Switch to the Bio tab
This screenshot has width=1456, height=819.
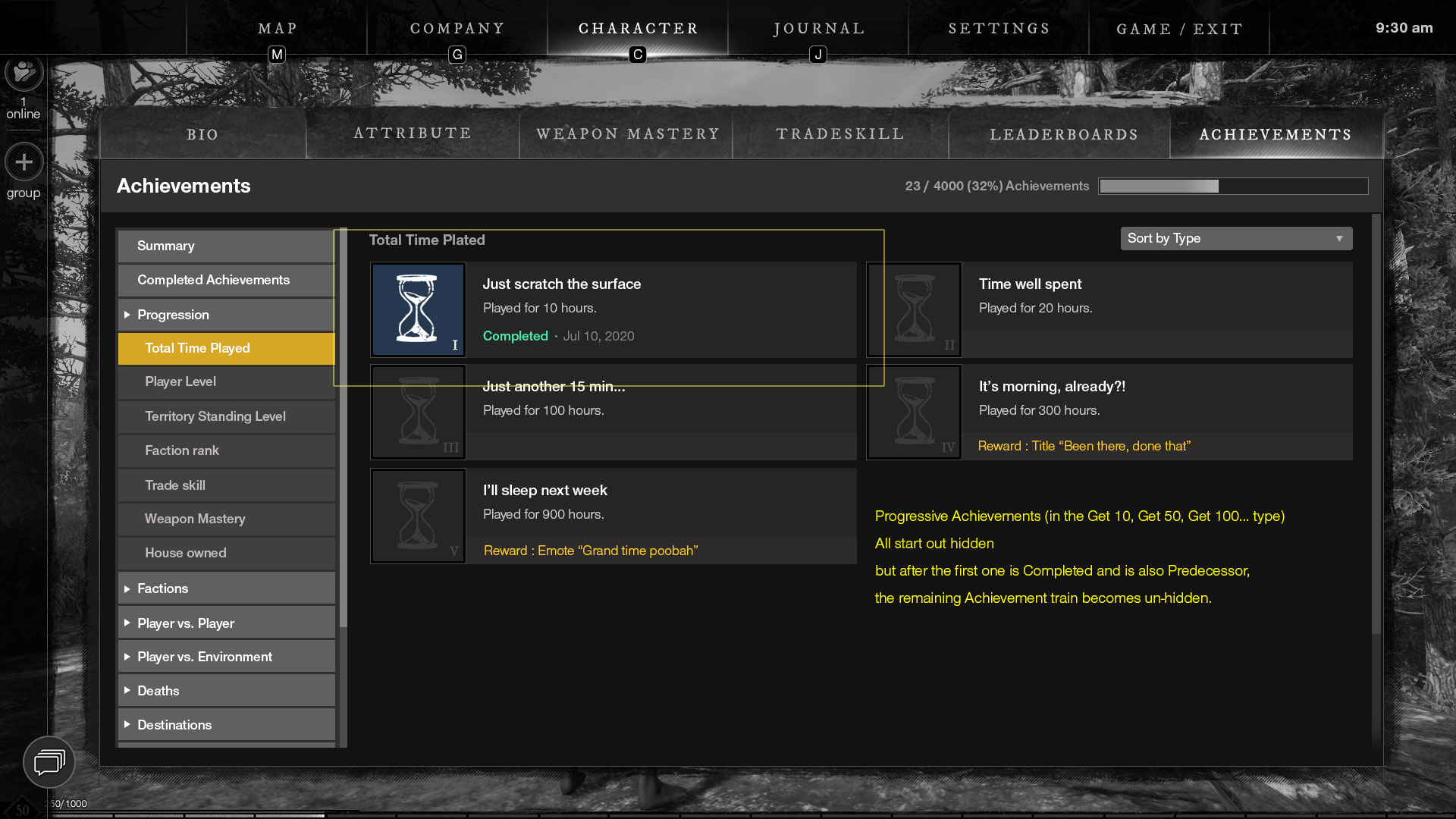[x=202, y=134]
